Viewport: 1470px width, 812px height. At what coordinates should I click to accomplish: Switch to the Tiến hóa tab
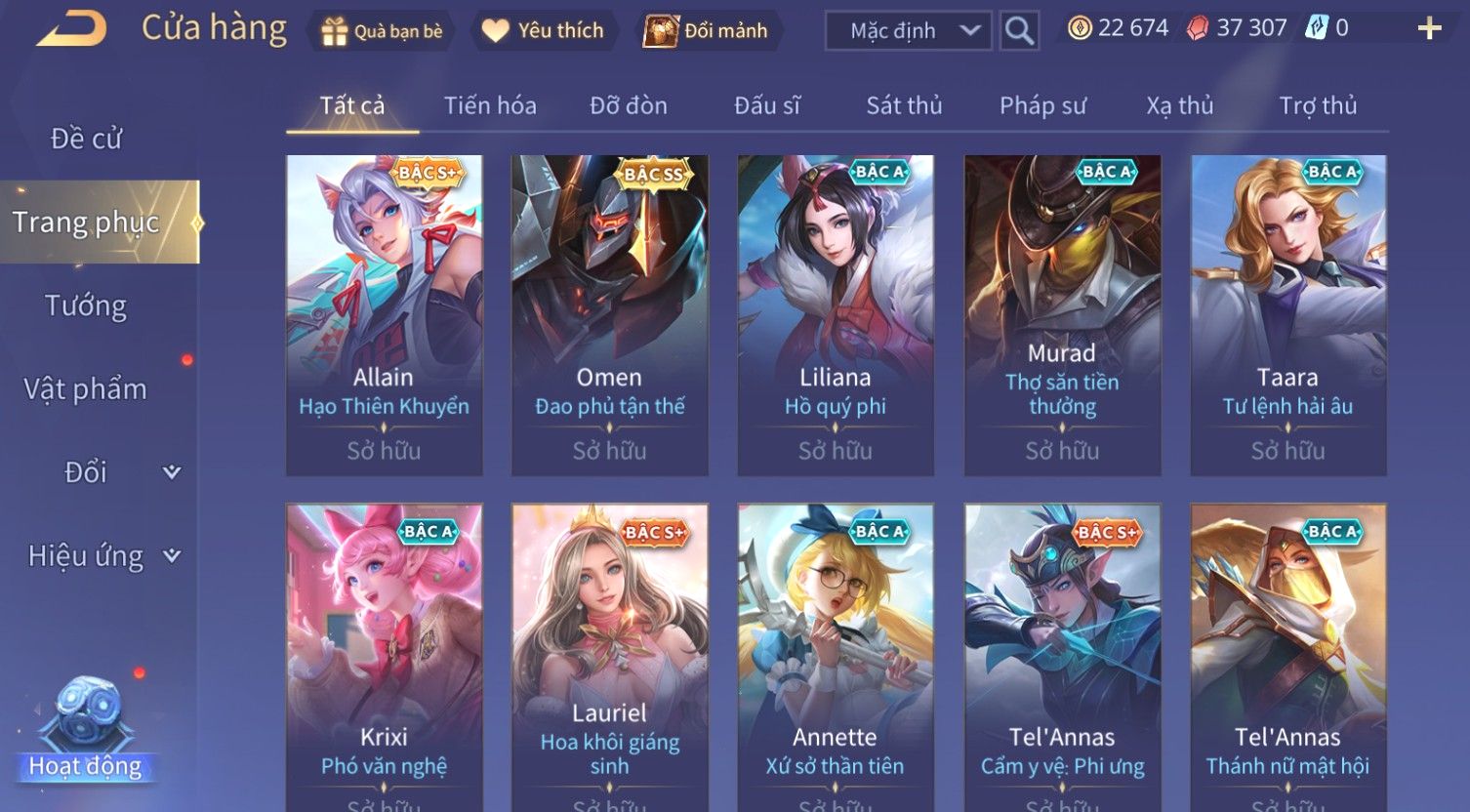pyautogui.click(x=490, y=105)
